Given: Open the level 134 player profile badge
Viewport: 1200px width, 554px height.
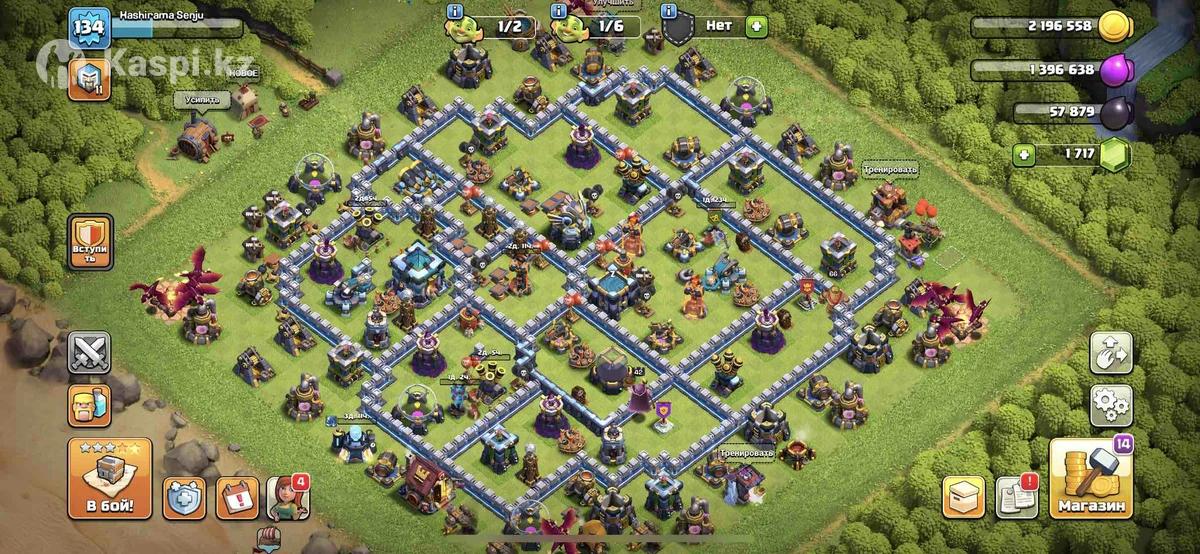Looking at the screenshot, I should (88, 29).
